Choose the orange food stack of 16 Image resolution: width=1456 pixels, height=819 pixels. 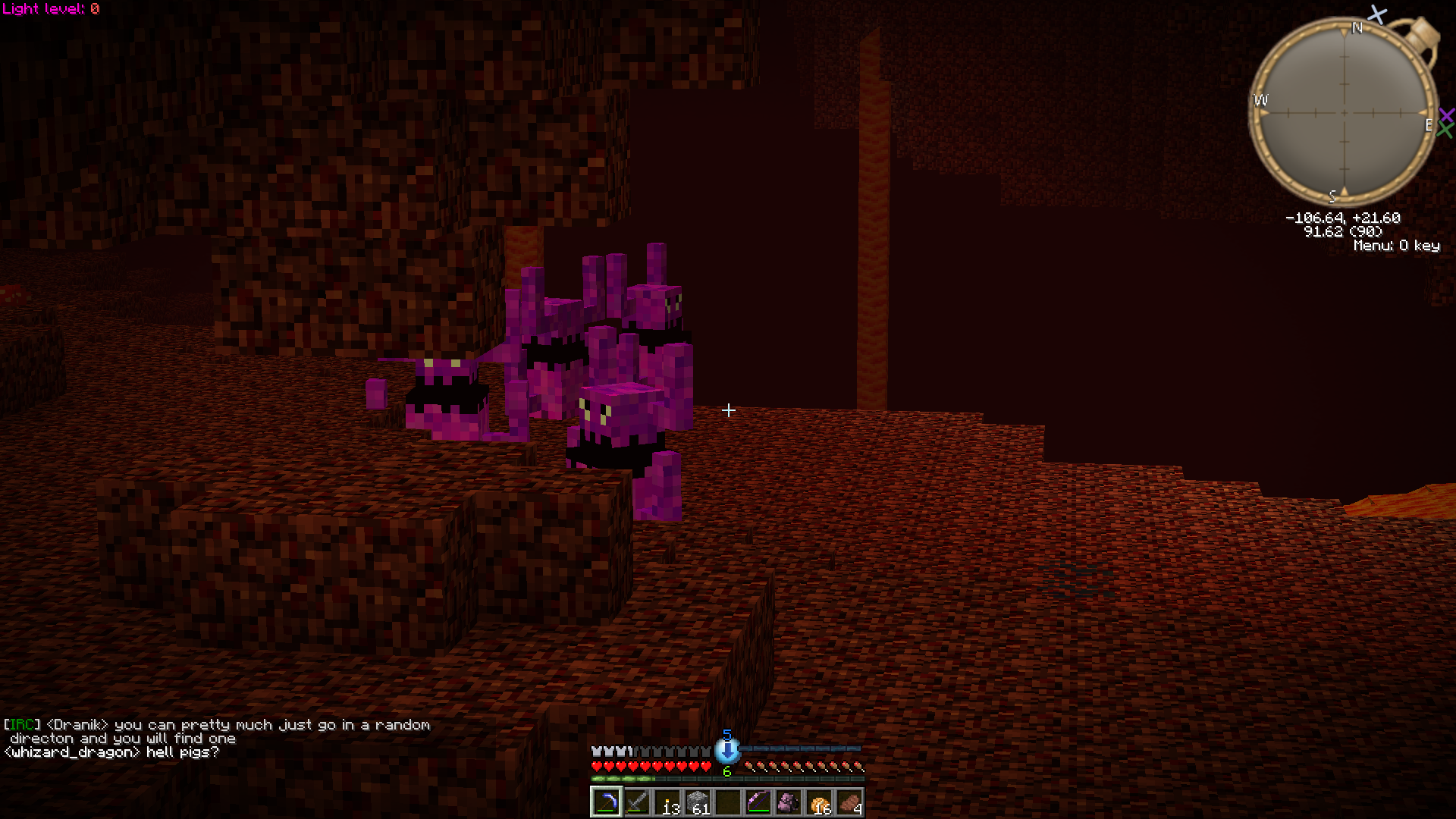tap(820, 802)
